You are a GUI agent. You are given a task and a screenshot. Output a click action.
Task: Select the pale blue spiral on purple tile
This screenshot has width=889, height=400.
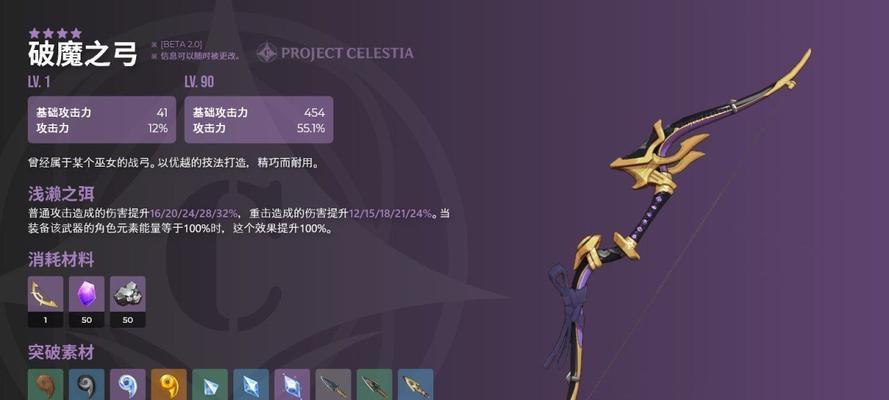pos(127,385)
